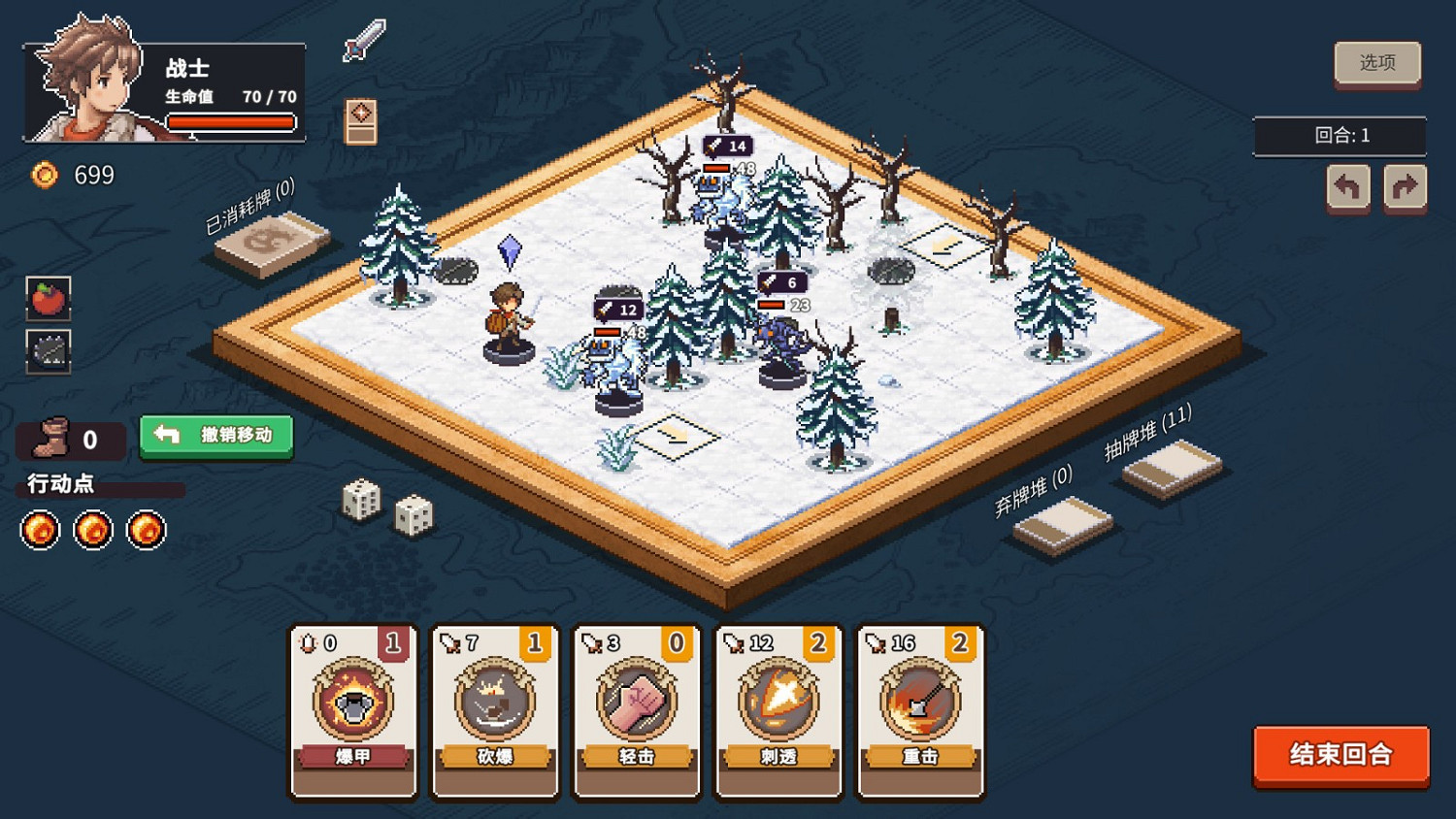Click the first 行动点 fire orb
This screenshot has width=1456, height=819.
pos(39,530)
